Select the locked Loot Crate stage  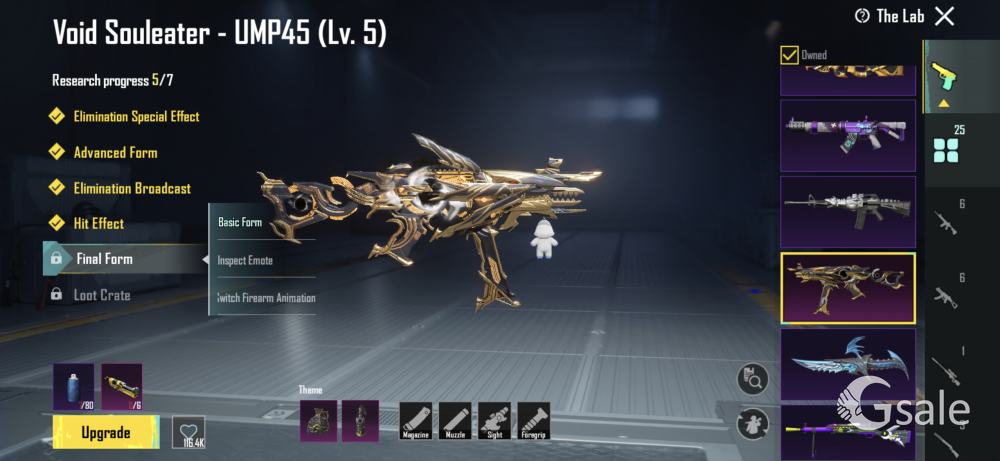coord(101,295)
